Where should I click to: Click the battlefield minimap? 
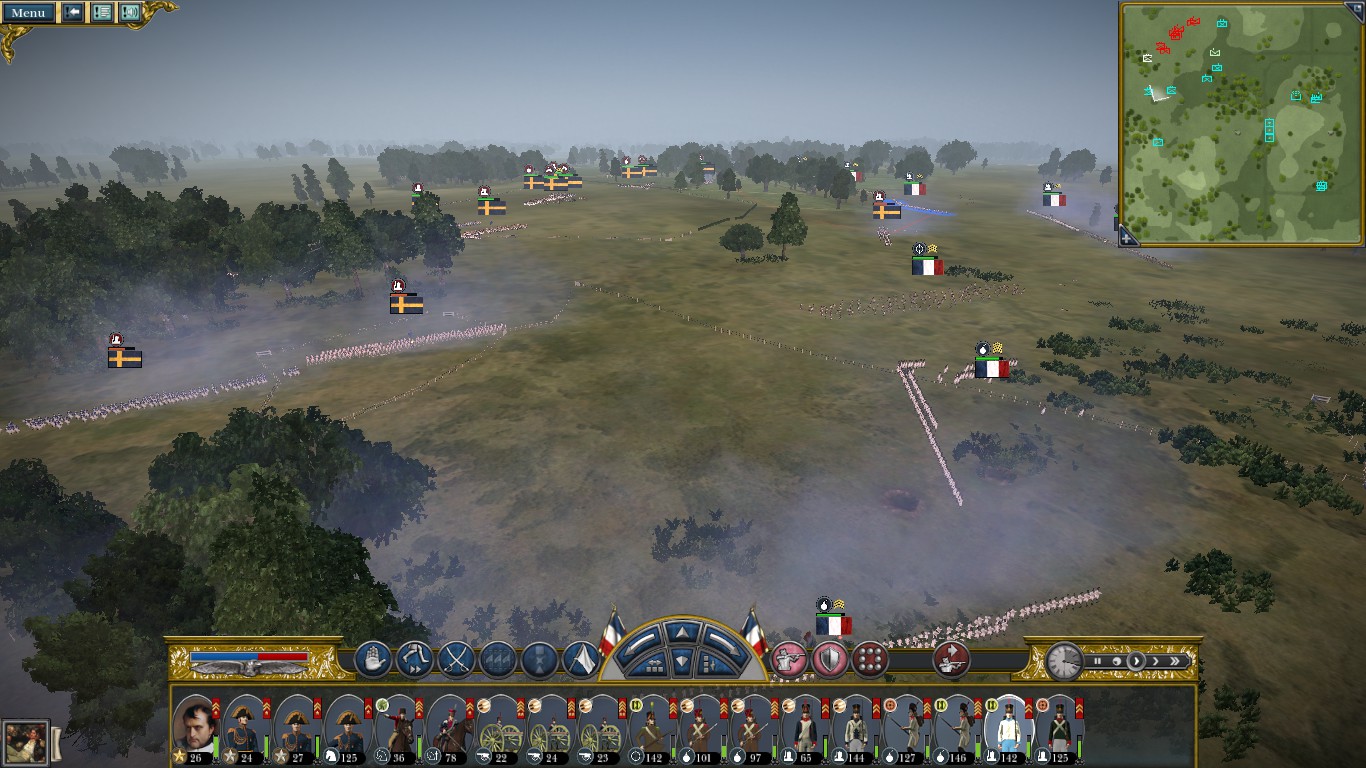[x=1240, y=122]
